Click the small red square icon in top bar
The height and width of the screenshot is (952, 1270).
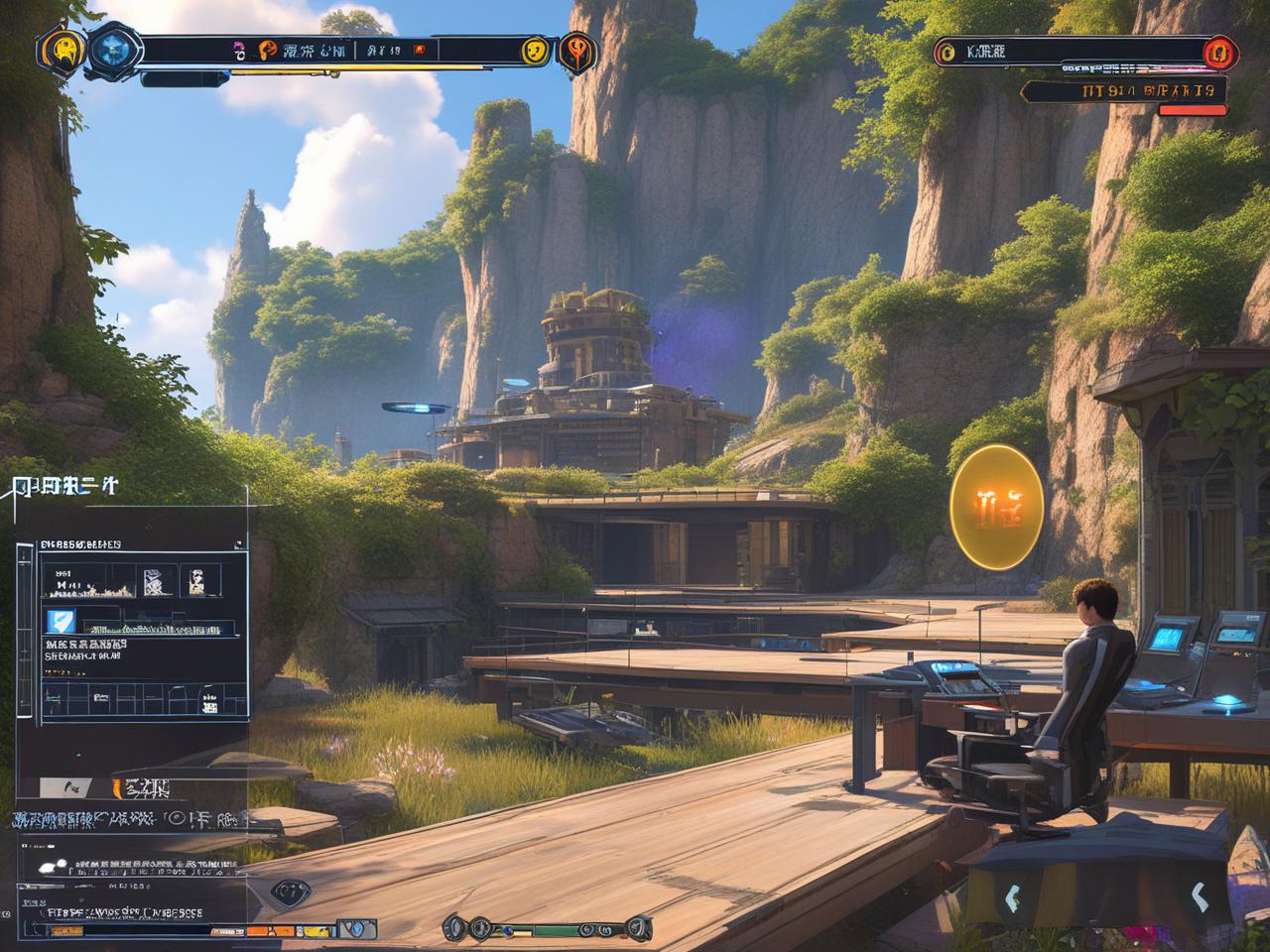(418, 50)
